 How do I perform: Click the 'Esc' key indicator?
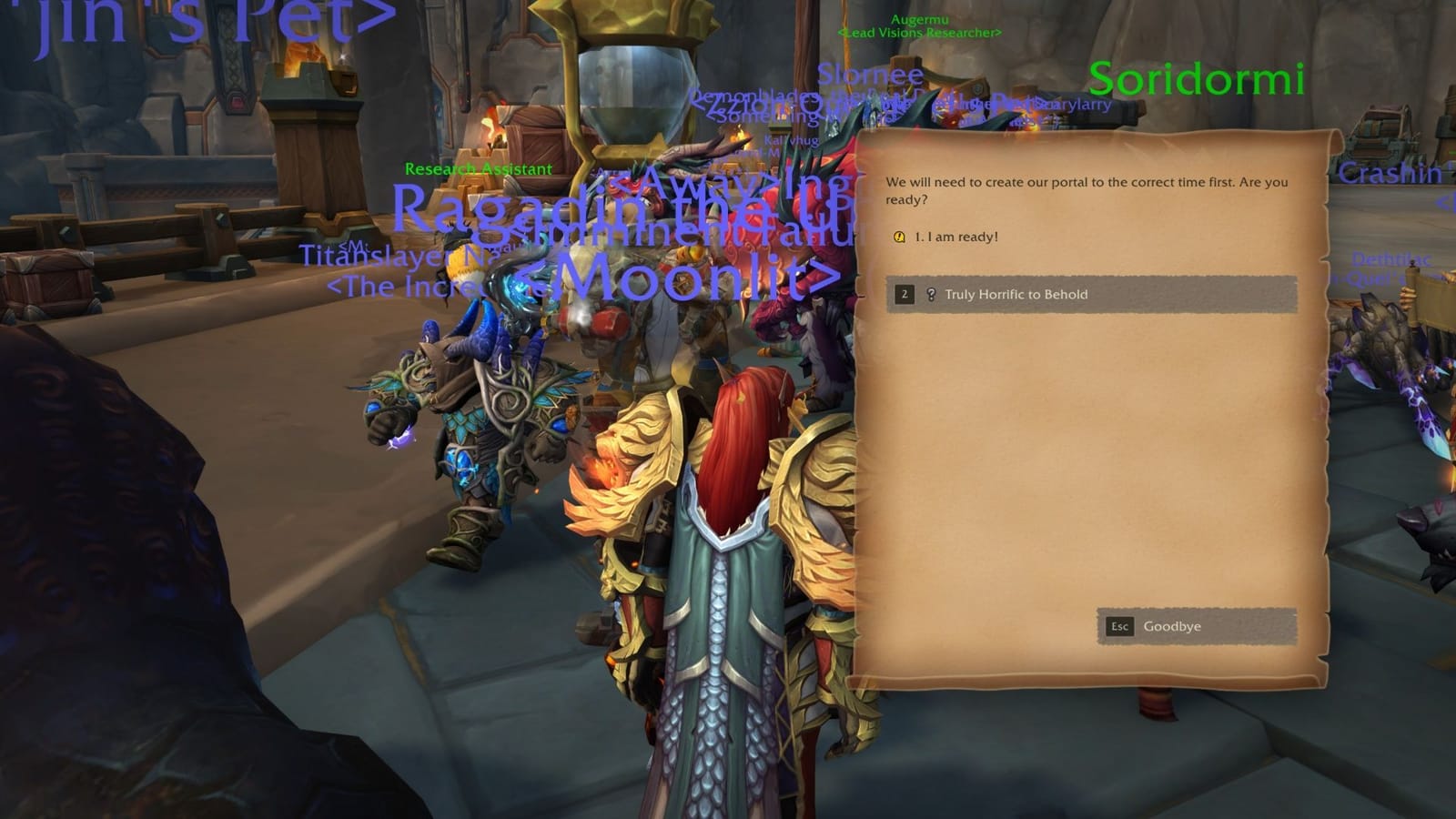pos(1118,626)
